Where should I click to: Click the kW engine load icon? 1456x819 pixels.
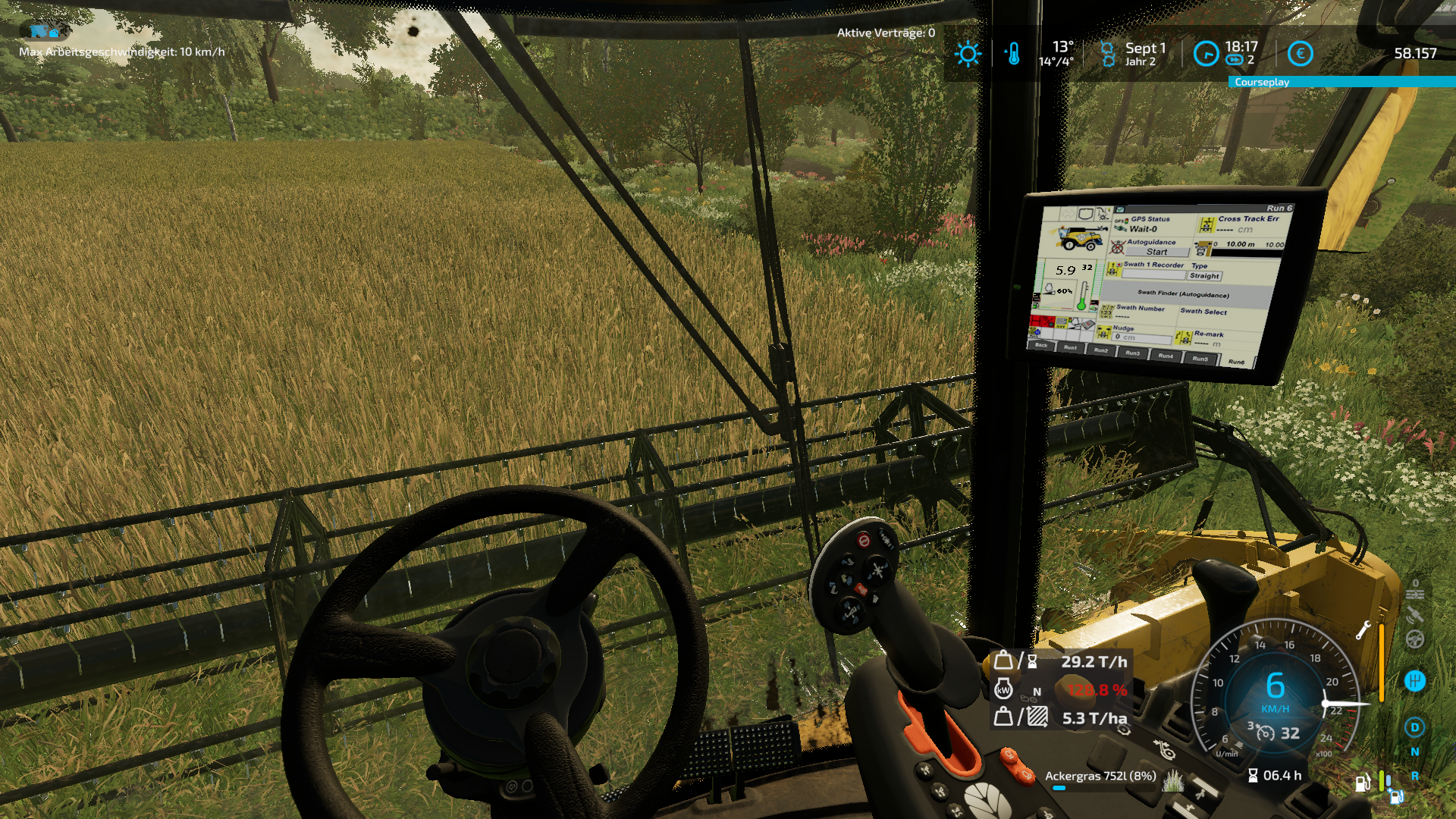tap(1003, 690)
